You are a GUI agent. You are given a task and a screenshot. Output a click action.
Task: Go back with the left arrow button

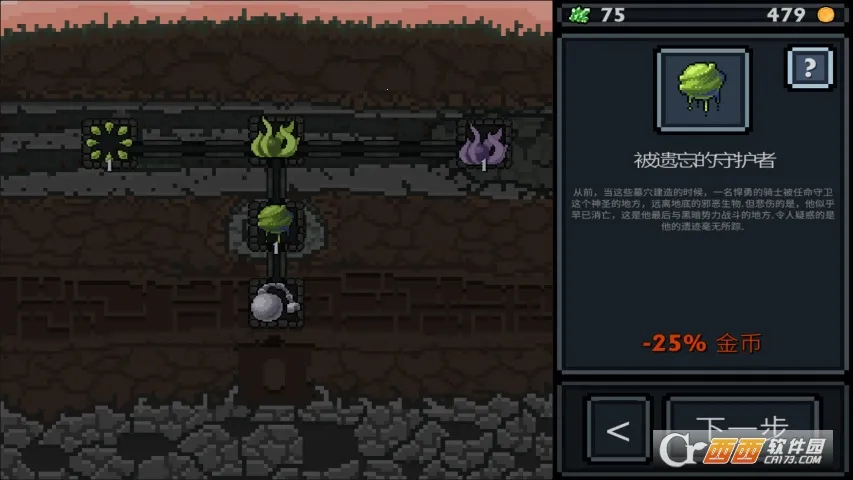coord(619,430)
